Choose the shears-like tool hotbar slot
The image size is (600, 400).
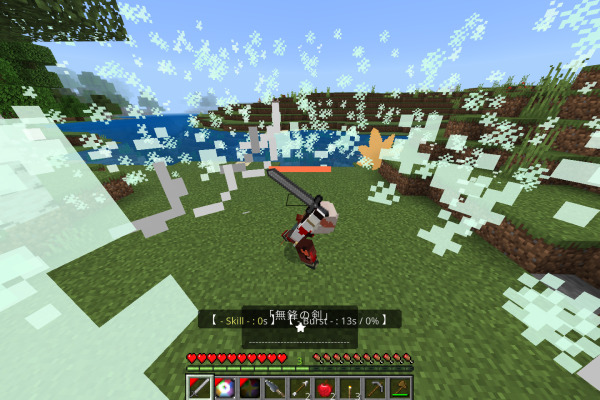tap(275, 388)
